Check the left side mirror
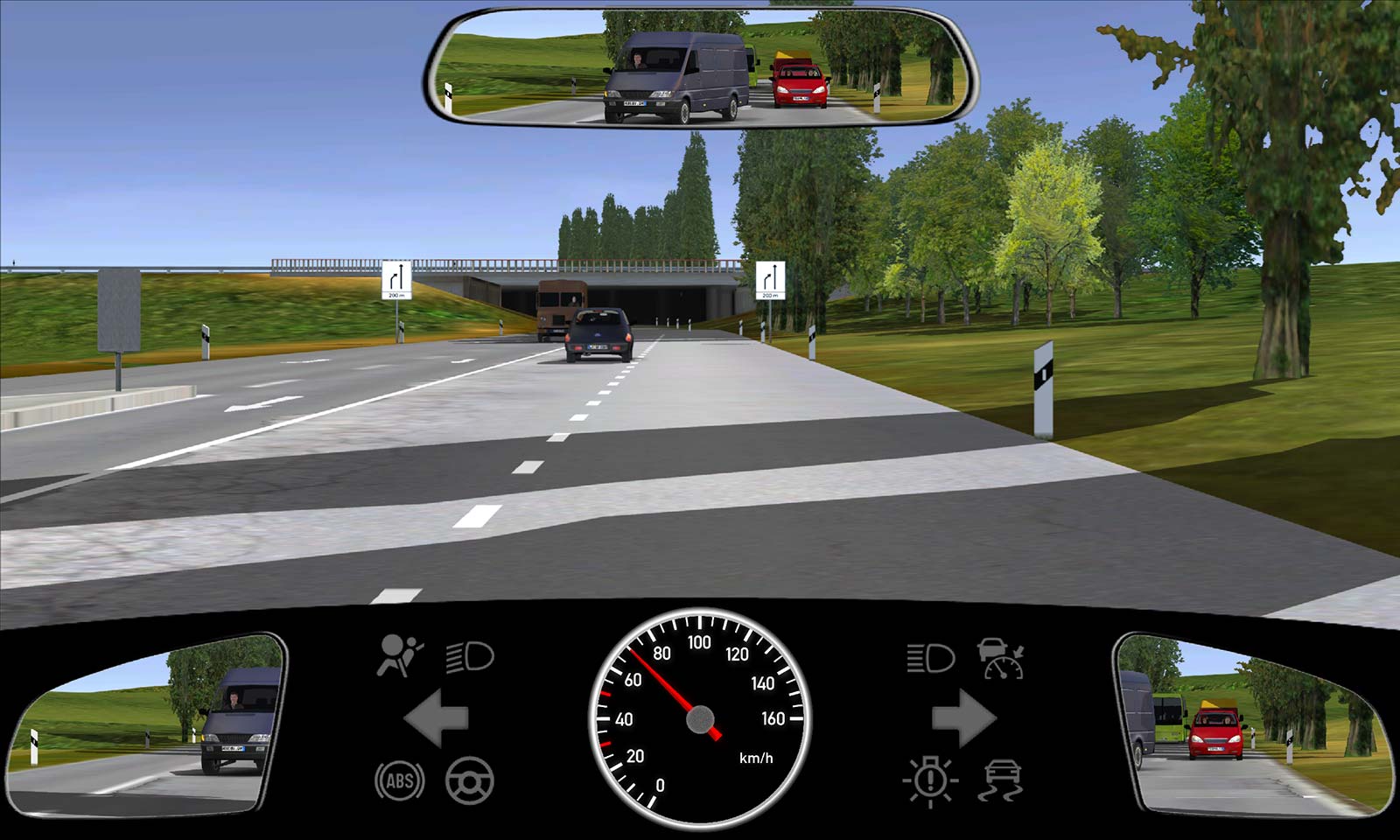Screen dimensions: 1400x840 click(x=149, y=724)
